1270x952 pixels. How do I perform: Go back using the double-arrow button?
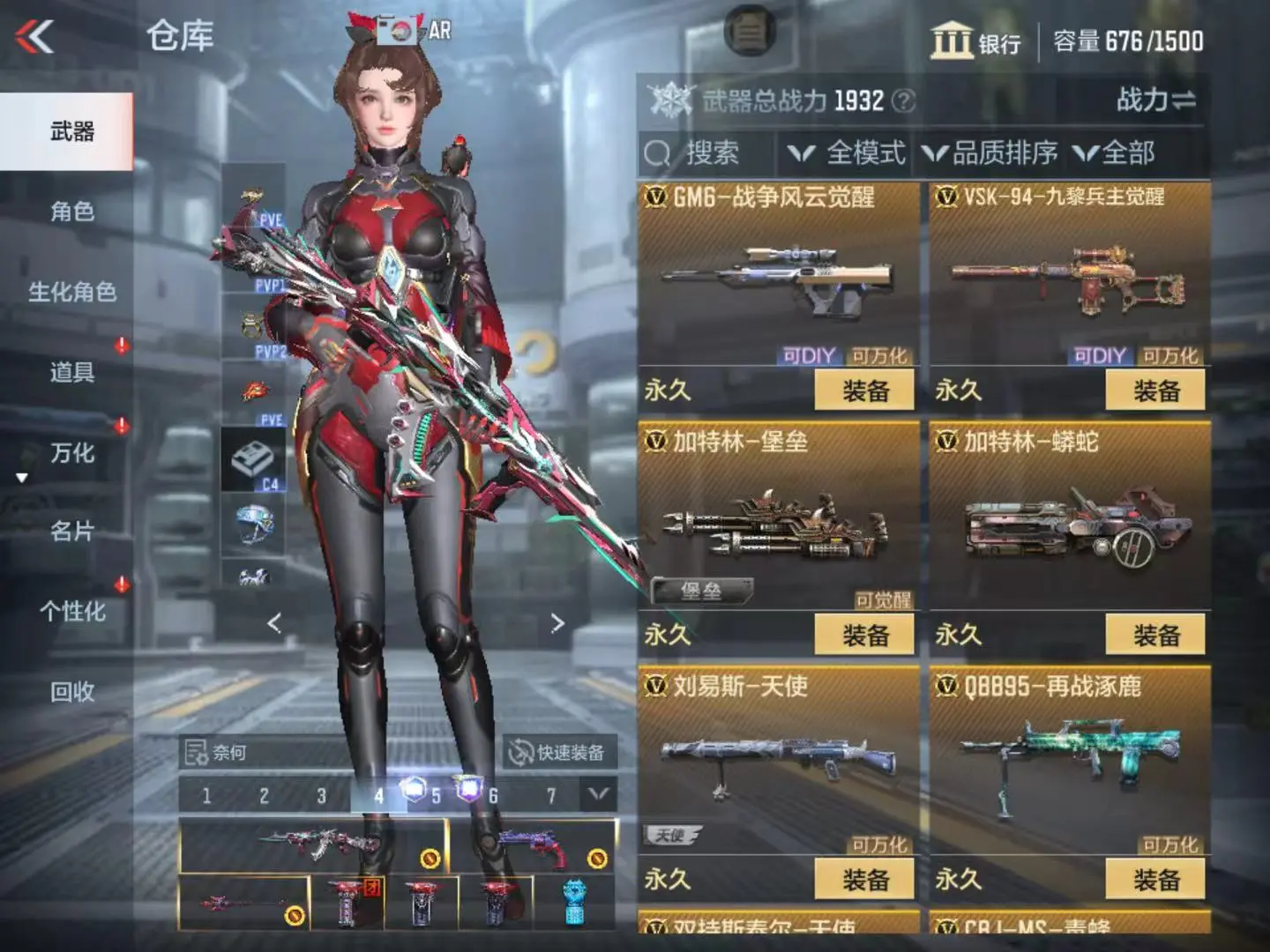(35, 37)
